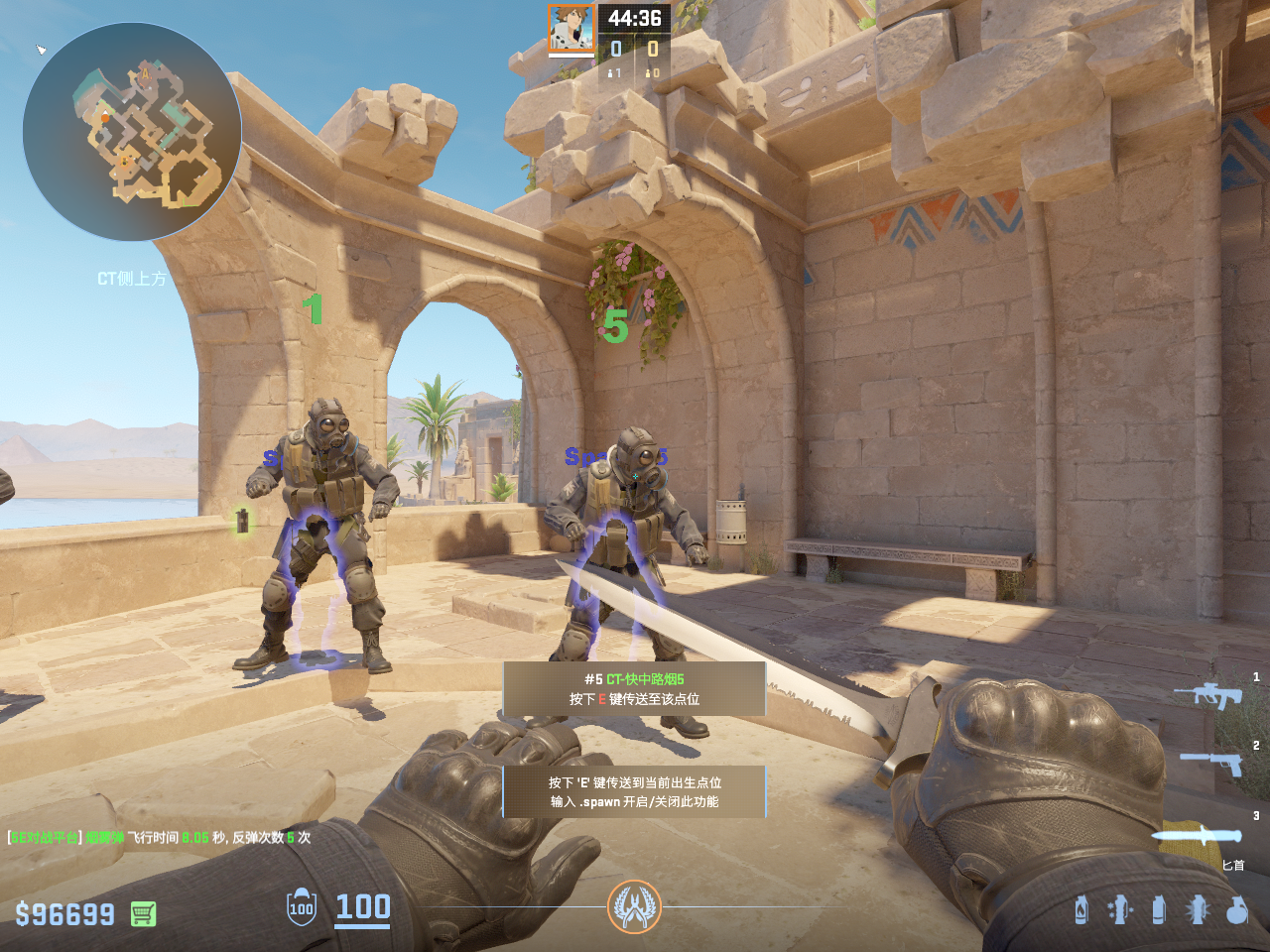Viewport: 1270px width, 952px height.
Task: Click the green spawn point marker 5
Action: pos(615,326)
